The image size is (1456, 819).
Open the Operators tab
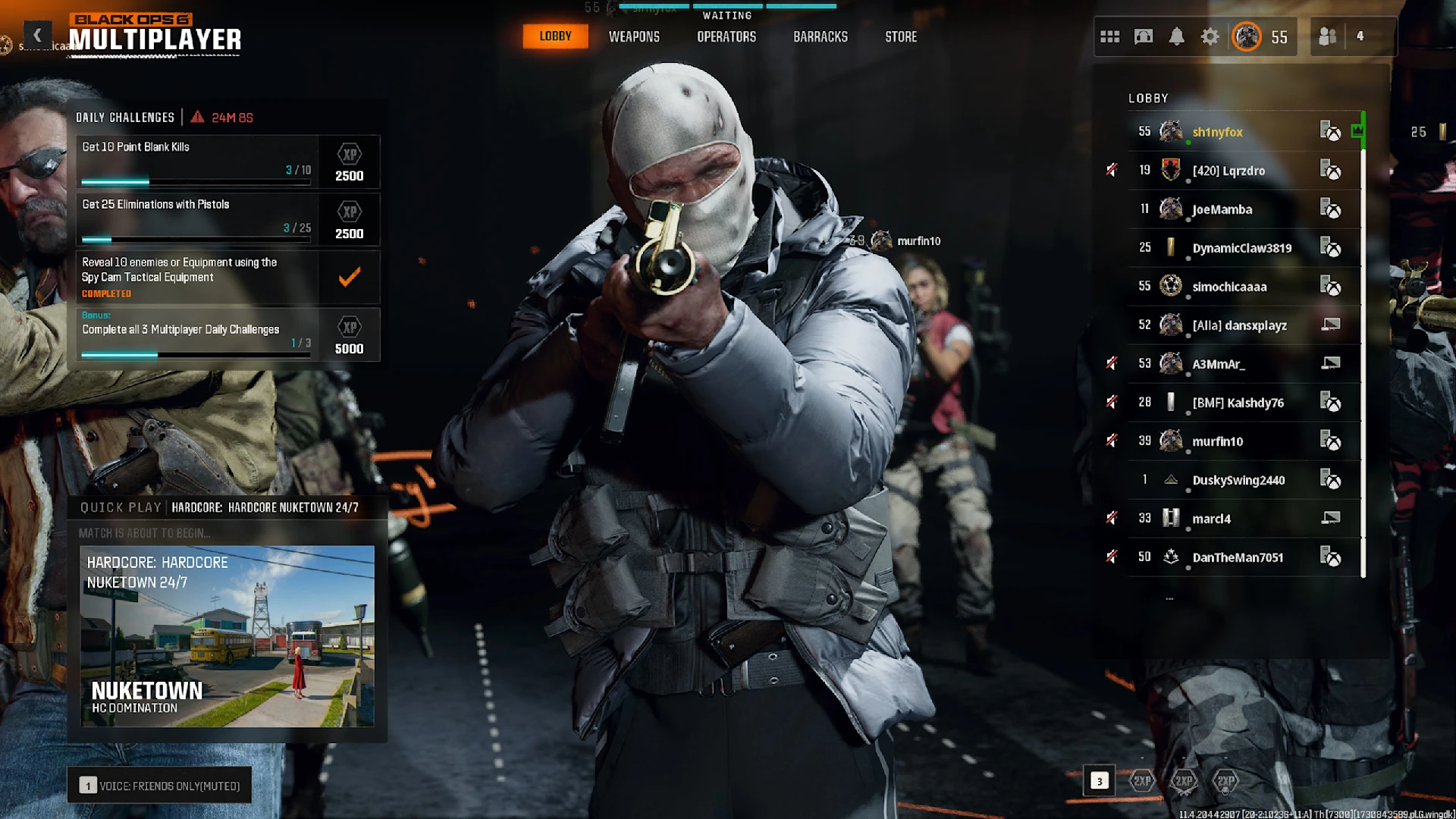[x=726, y=36]
